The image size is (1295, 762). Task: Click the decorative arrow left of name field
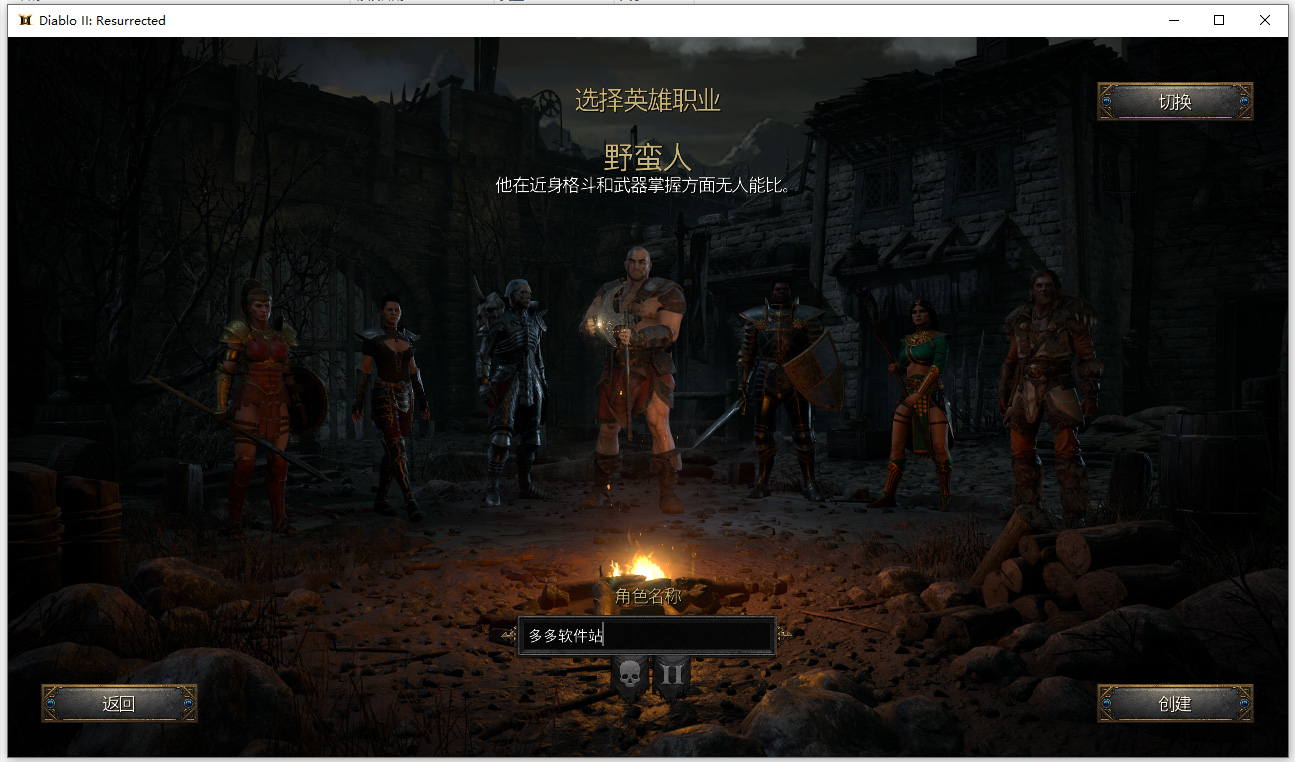click(508, 636)
